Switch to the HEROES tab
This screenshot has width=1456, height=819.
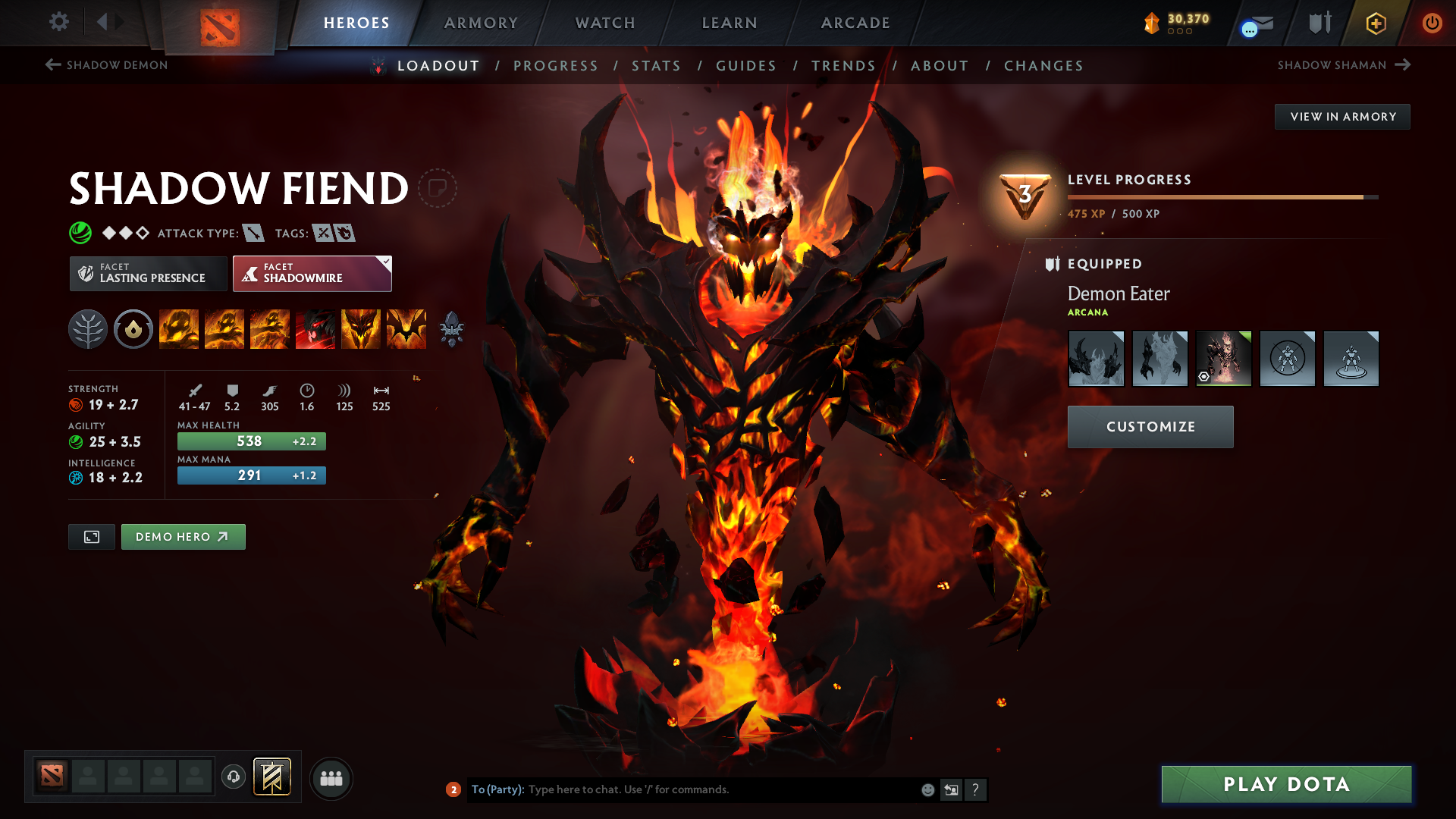(356, 23)
